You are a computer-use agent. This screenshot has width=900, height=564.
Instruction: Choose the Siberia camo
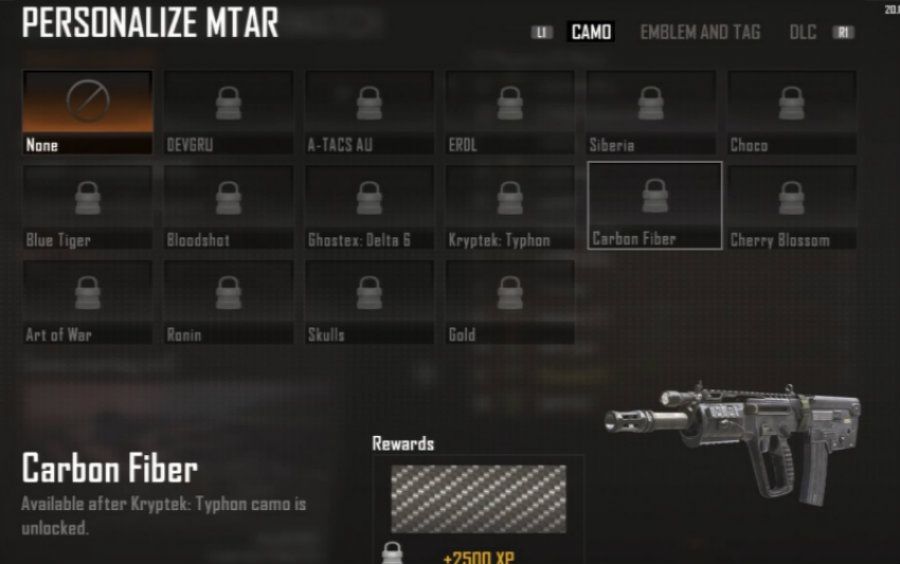pos(651,112)
